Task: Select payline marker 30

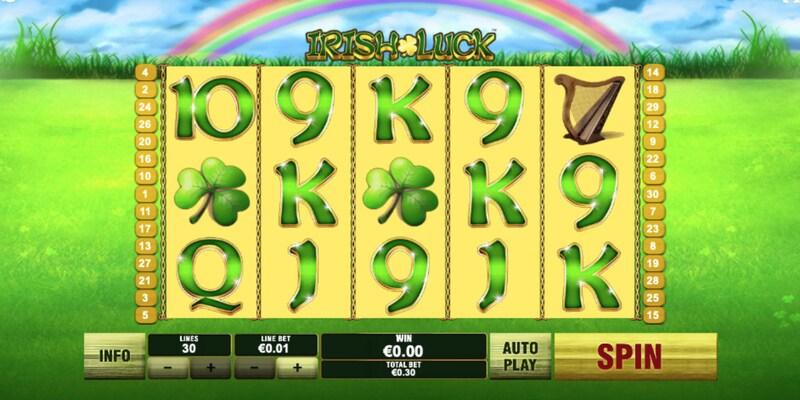Action: coord(656,193)
